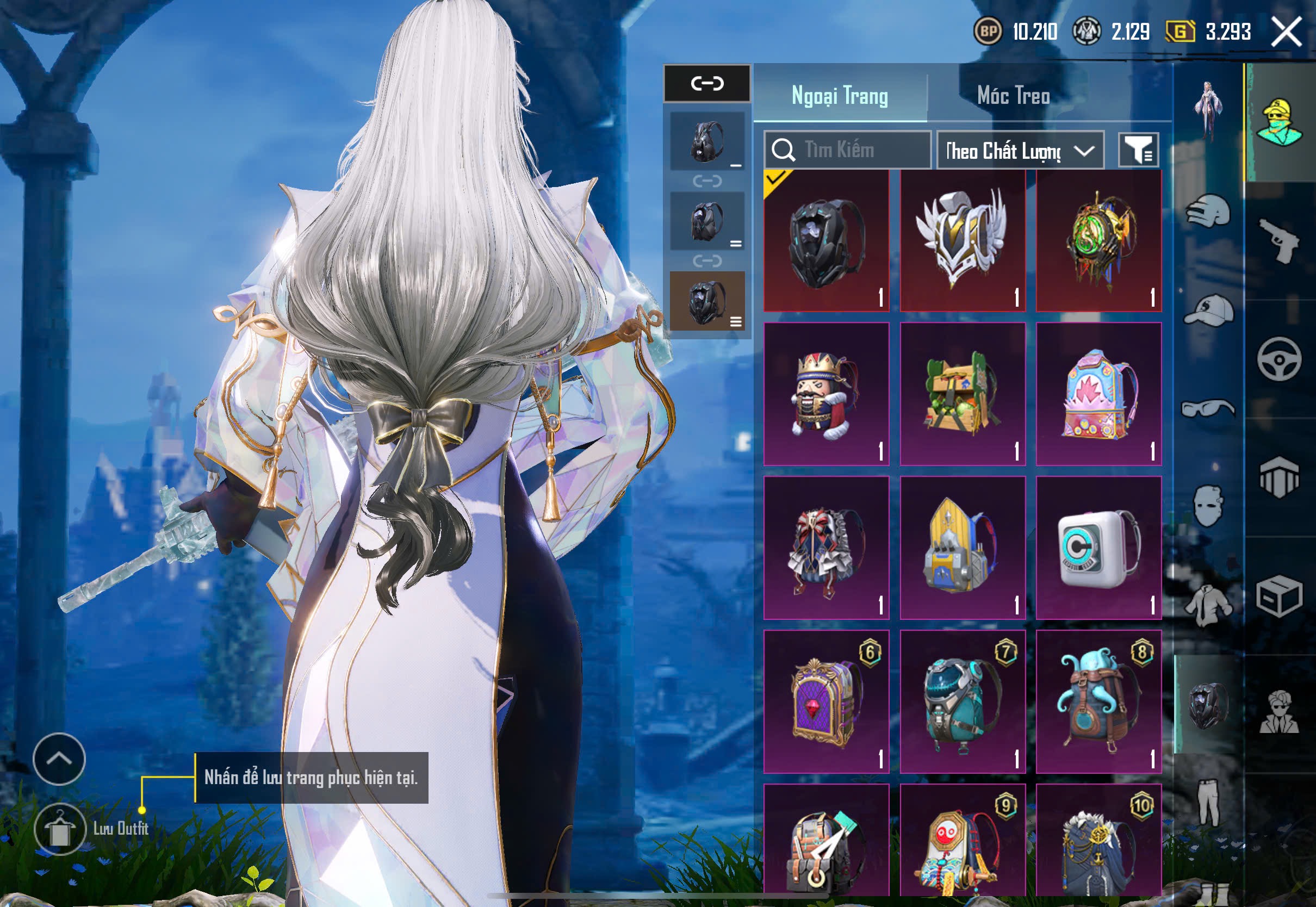Choose the nutcracker king backpack
The height and width of the screenshot is (907, 1316).
(825, 393)
